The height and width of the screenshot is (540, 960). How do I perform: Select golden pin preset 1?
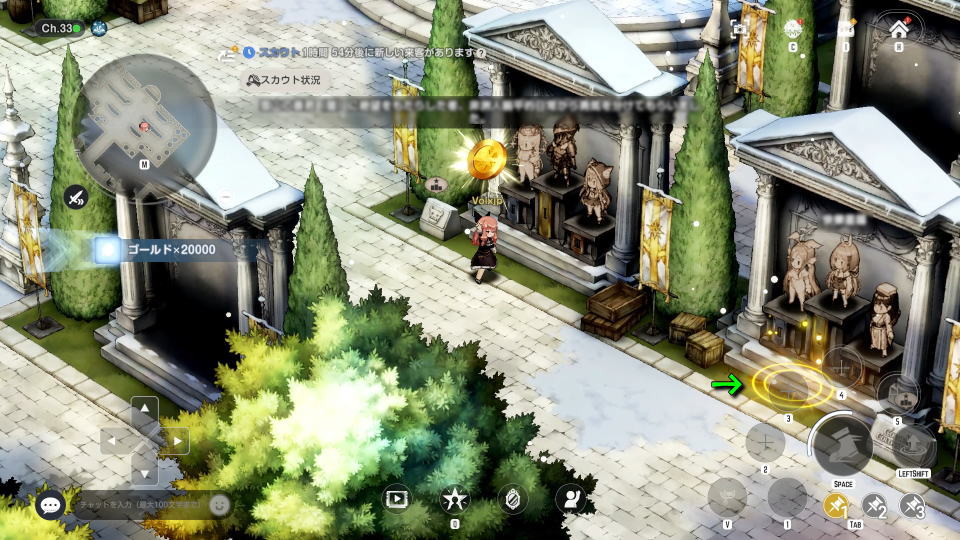[x=836, y=506]
